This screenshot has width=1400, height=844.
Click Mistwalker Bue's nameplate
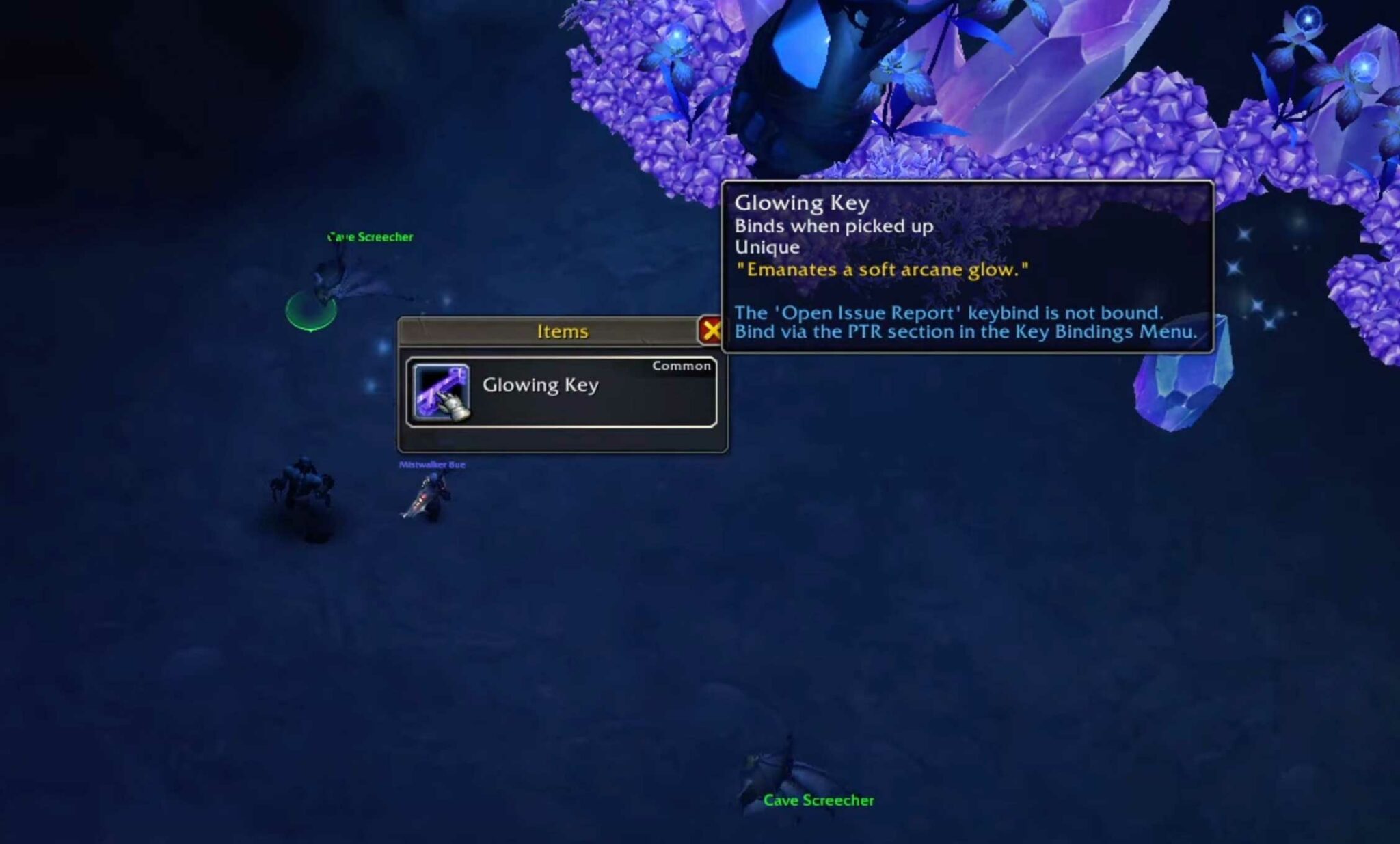coord(431,463)
